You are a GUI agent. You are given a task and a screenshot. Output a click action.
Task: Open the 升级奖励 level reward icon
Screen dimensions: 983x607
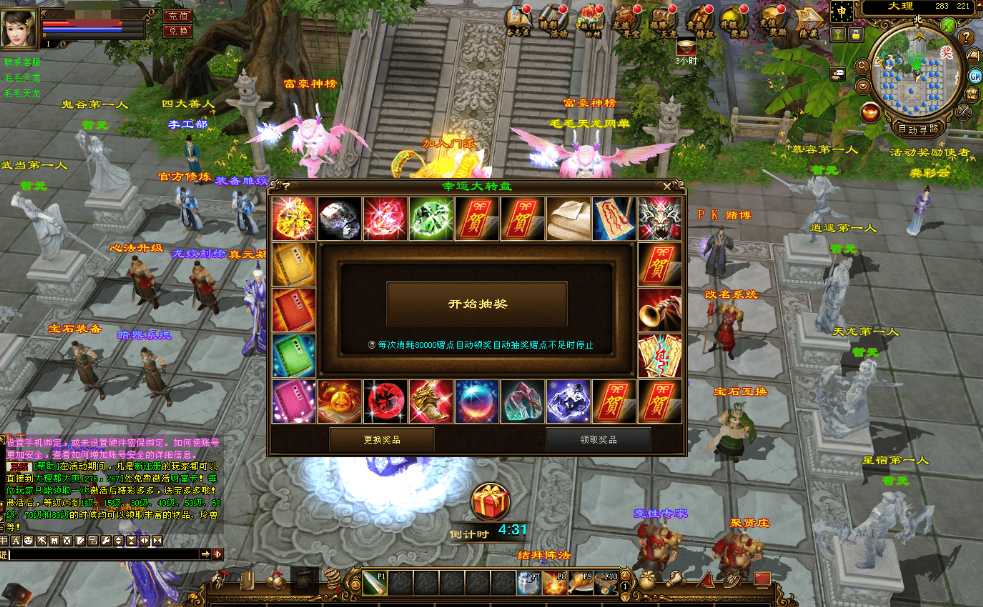[735, 20]
